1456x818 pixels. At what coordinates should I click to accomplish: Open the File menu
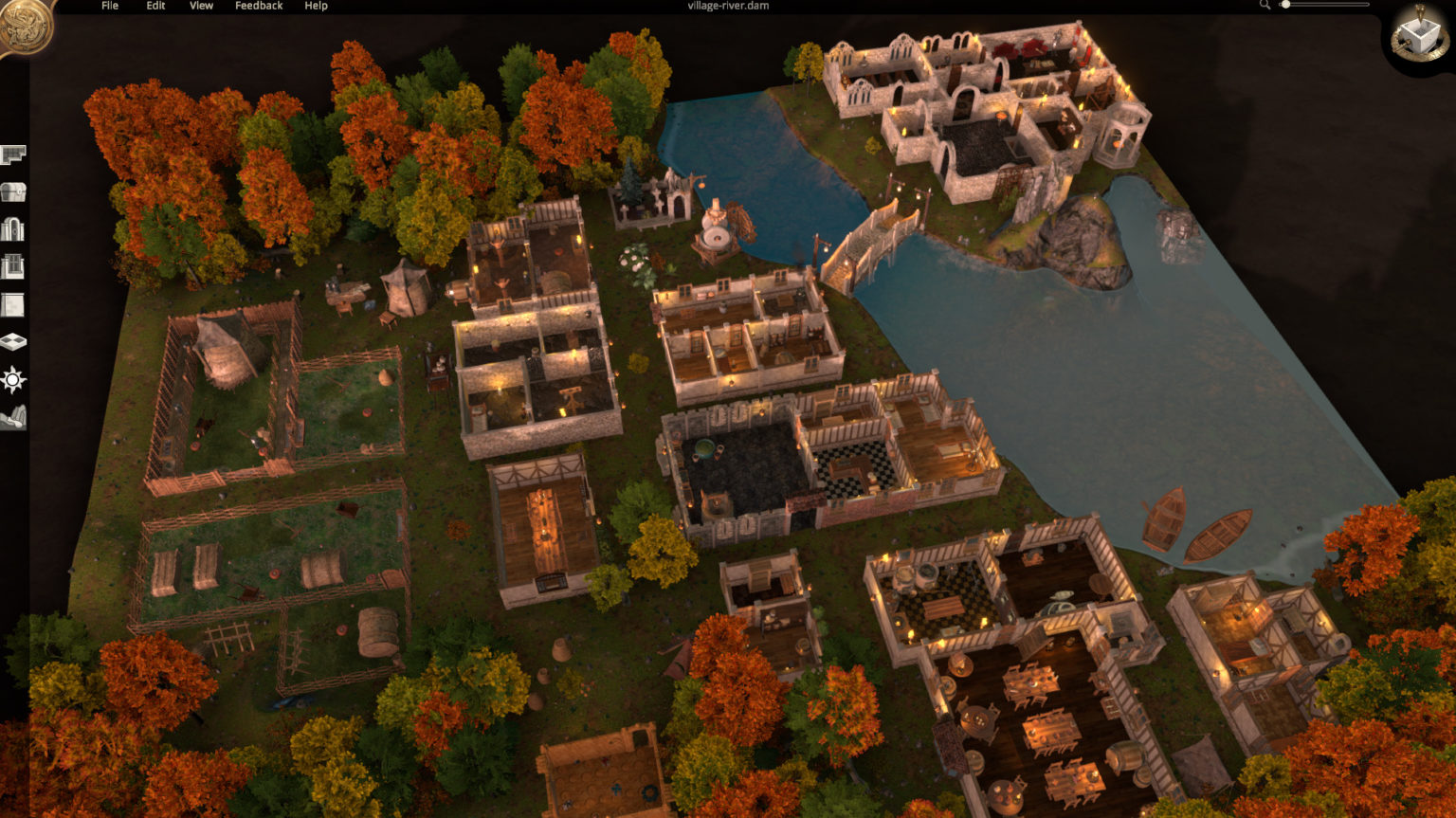tap(109, 6)
